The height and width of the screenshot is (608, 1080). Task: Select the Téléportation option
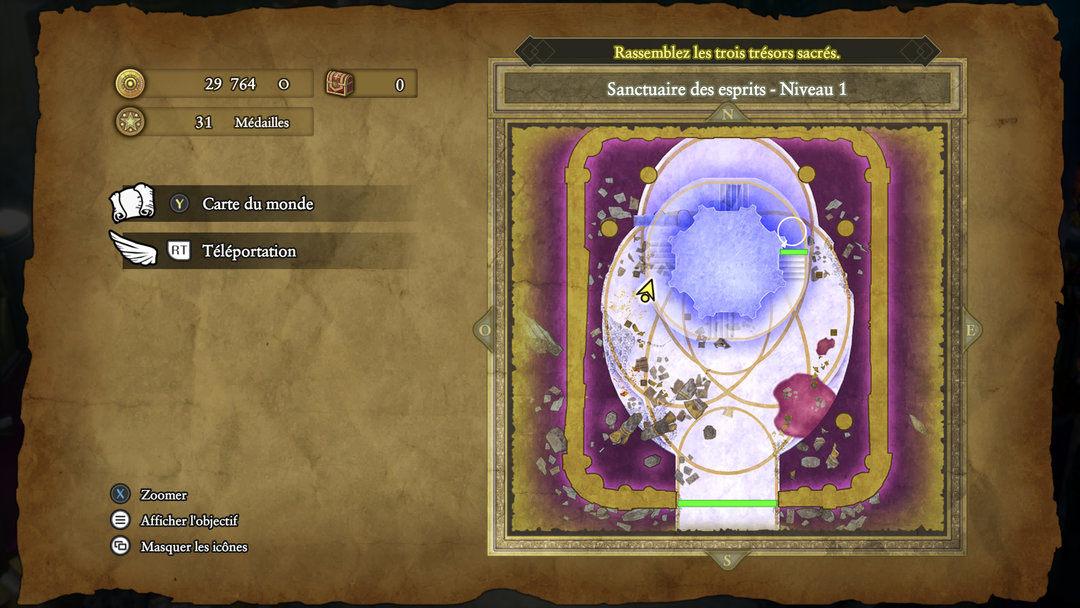(x=249, y=251)
